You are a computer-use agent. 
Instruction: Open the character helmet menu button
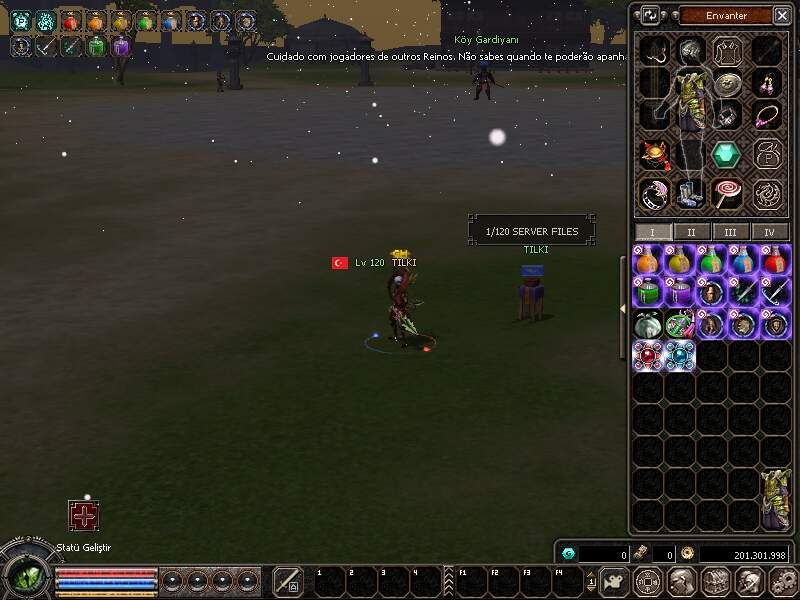coord(681,581)
